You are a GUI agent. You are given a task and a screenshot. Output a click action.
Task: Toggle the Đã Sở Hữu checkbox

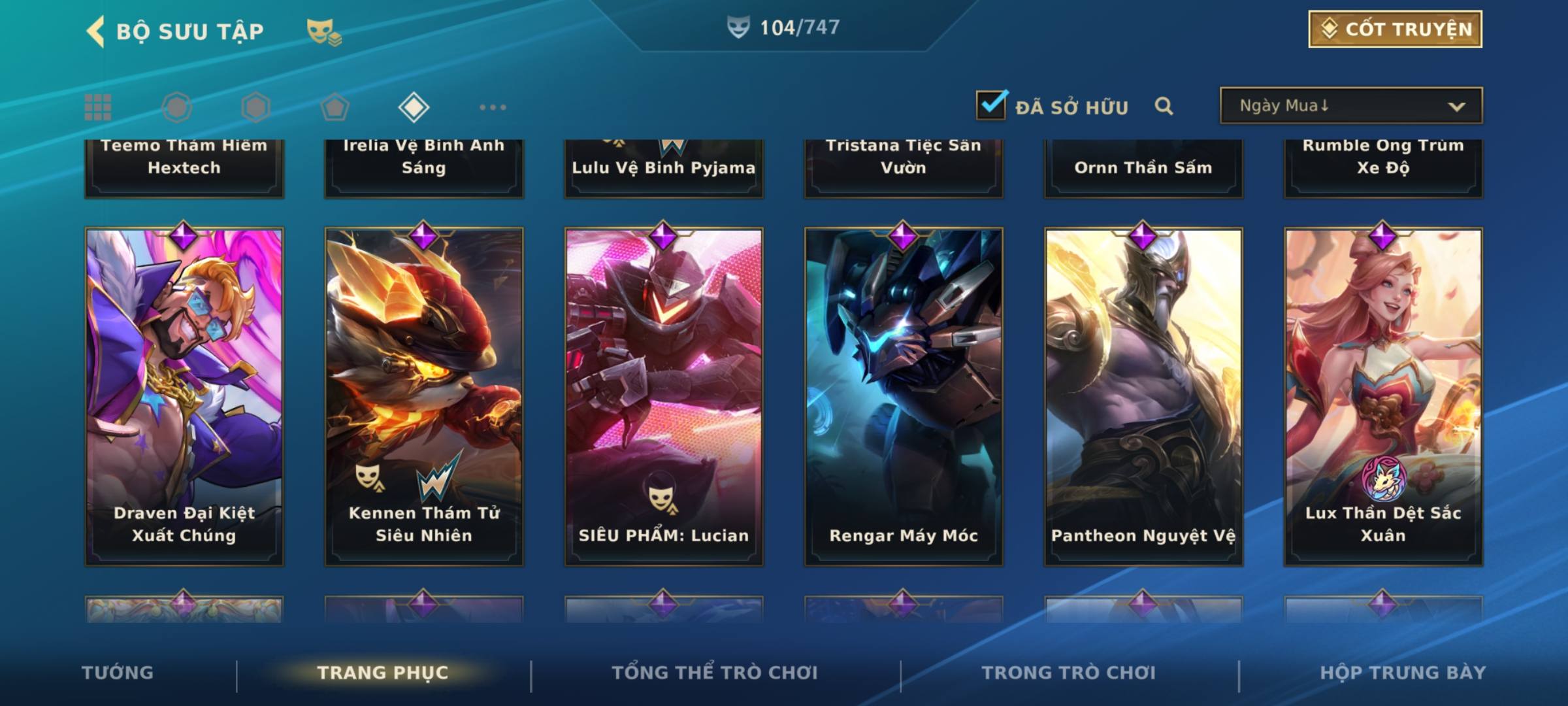coord(991,105)
